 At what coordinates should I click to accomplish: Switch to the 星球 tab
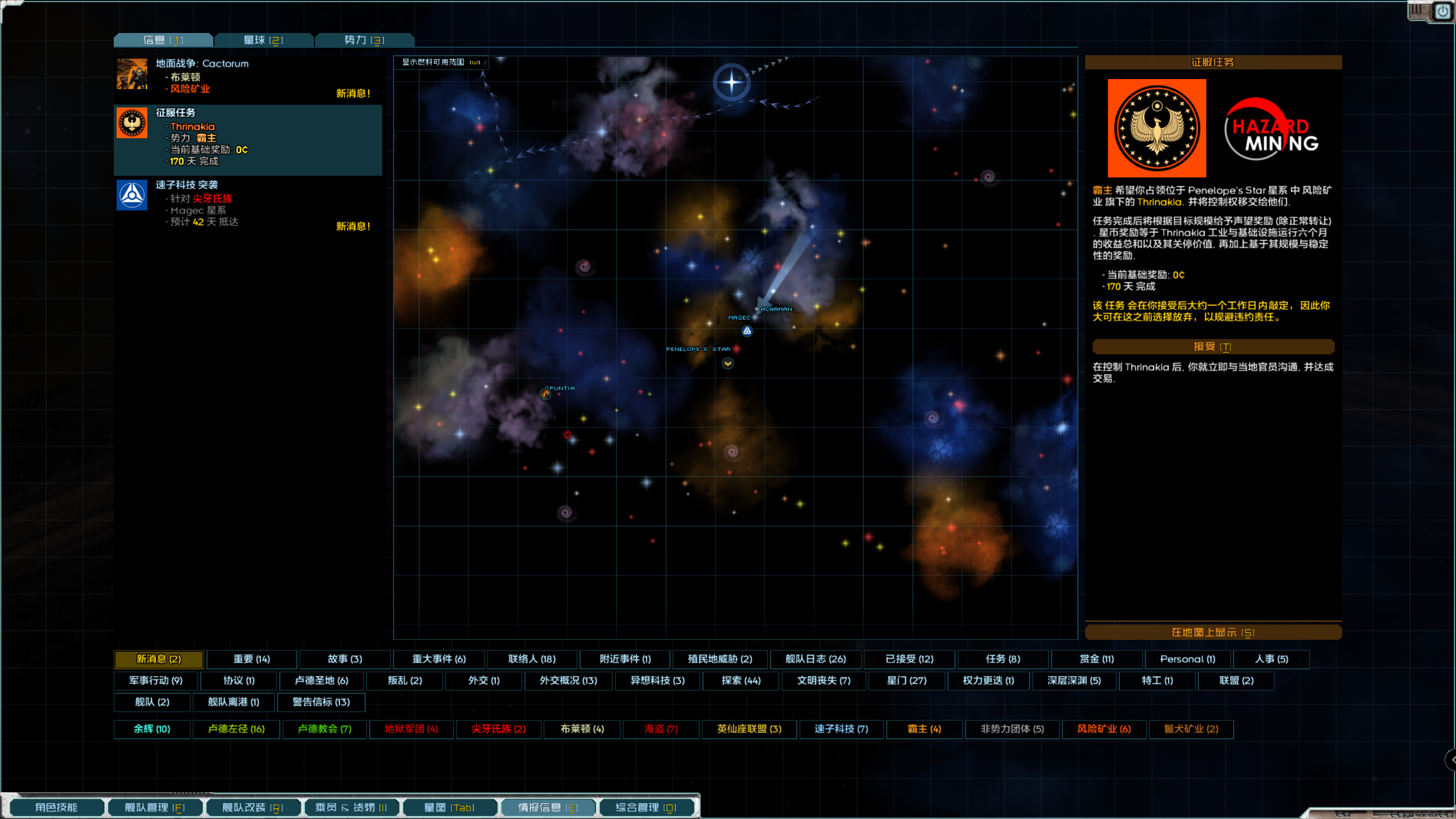(263, 40)
